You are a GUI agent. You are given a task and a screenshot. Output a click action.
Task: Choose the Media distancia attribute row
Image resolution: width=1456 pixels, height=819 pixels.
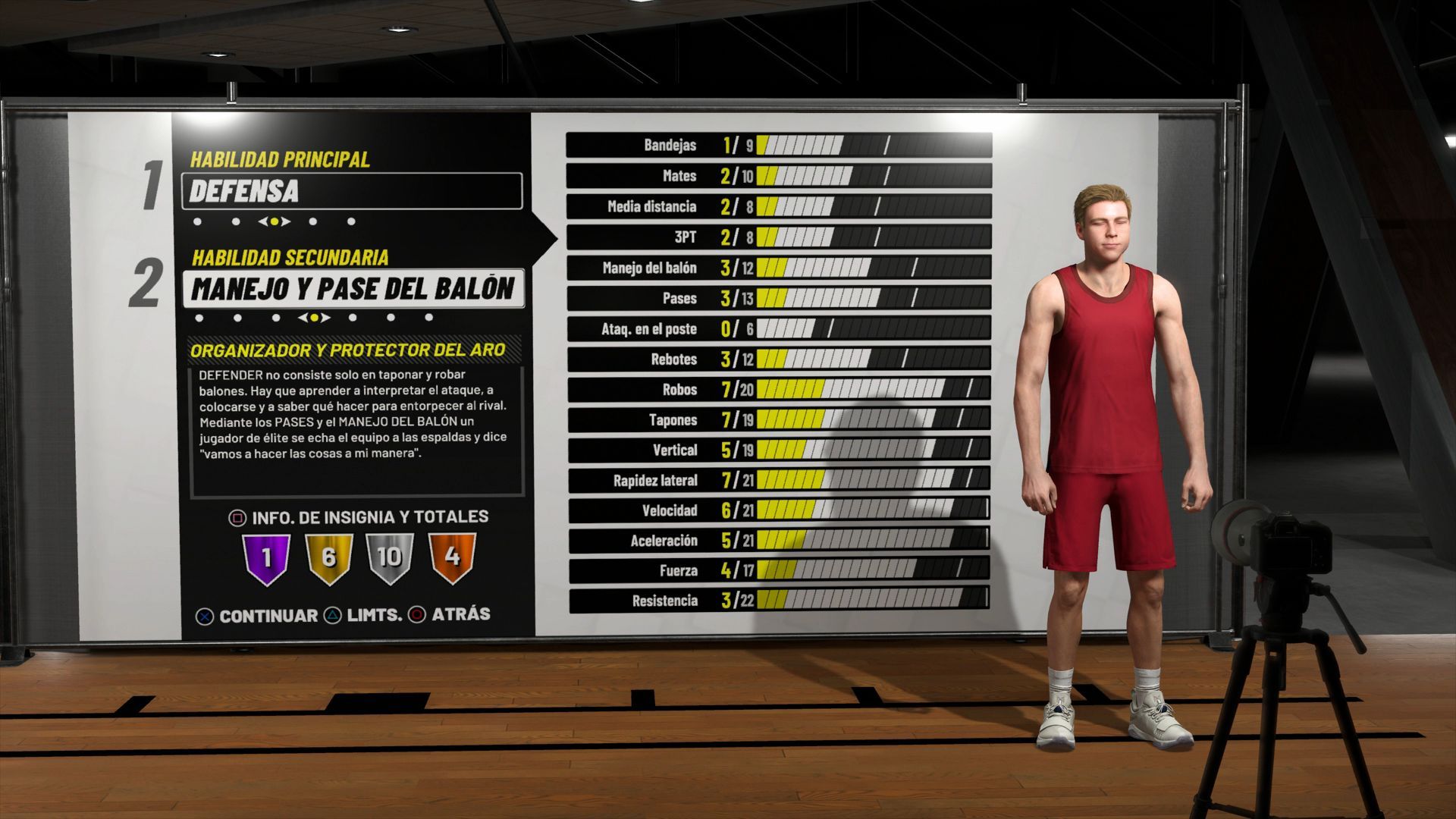[779, 206]
